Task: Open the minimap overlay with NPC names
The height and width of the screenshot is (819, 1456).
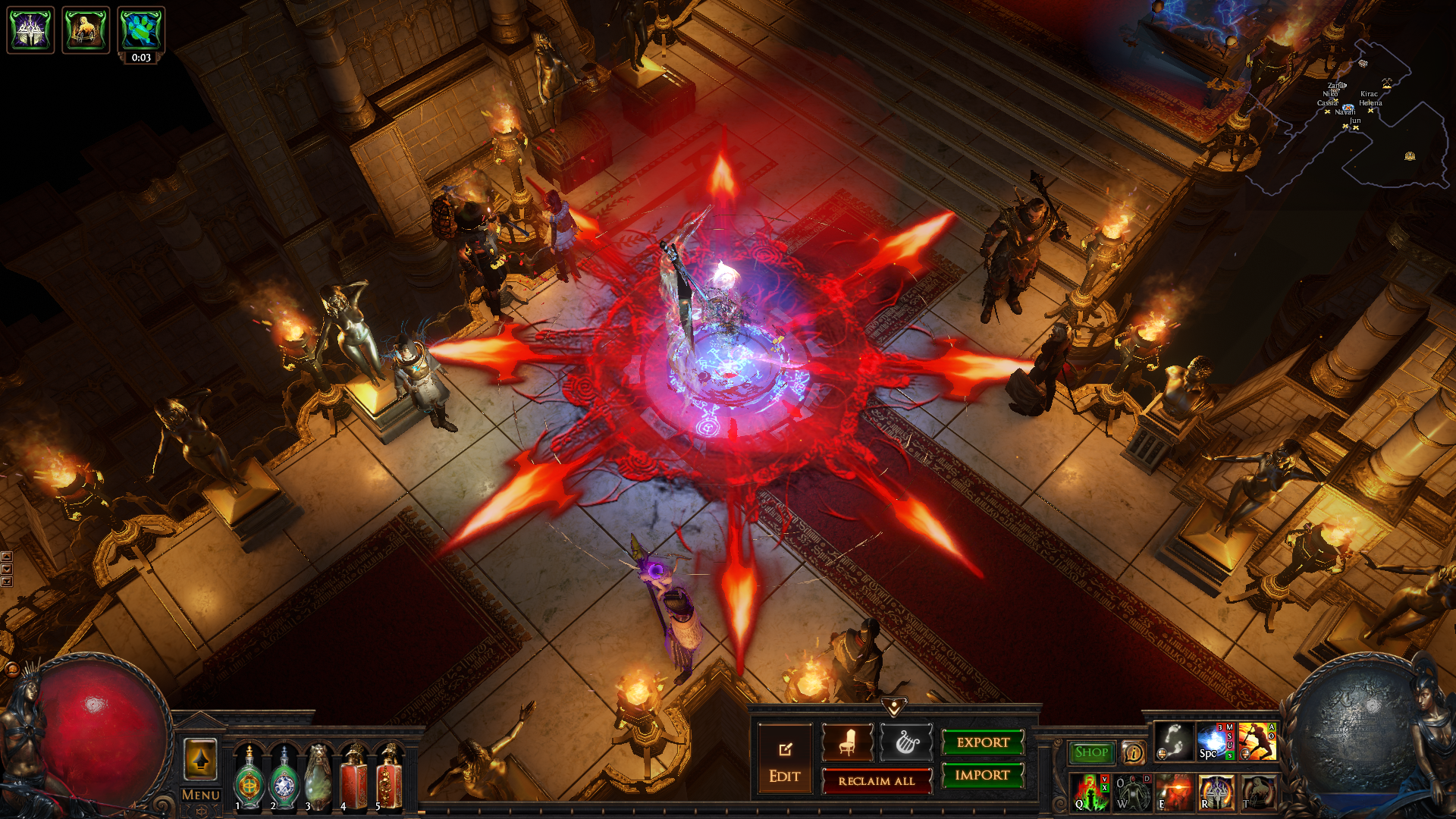Action: click(x=1357, y=114)
